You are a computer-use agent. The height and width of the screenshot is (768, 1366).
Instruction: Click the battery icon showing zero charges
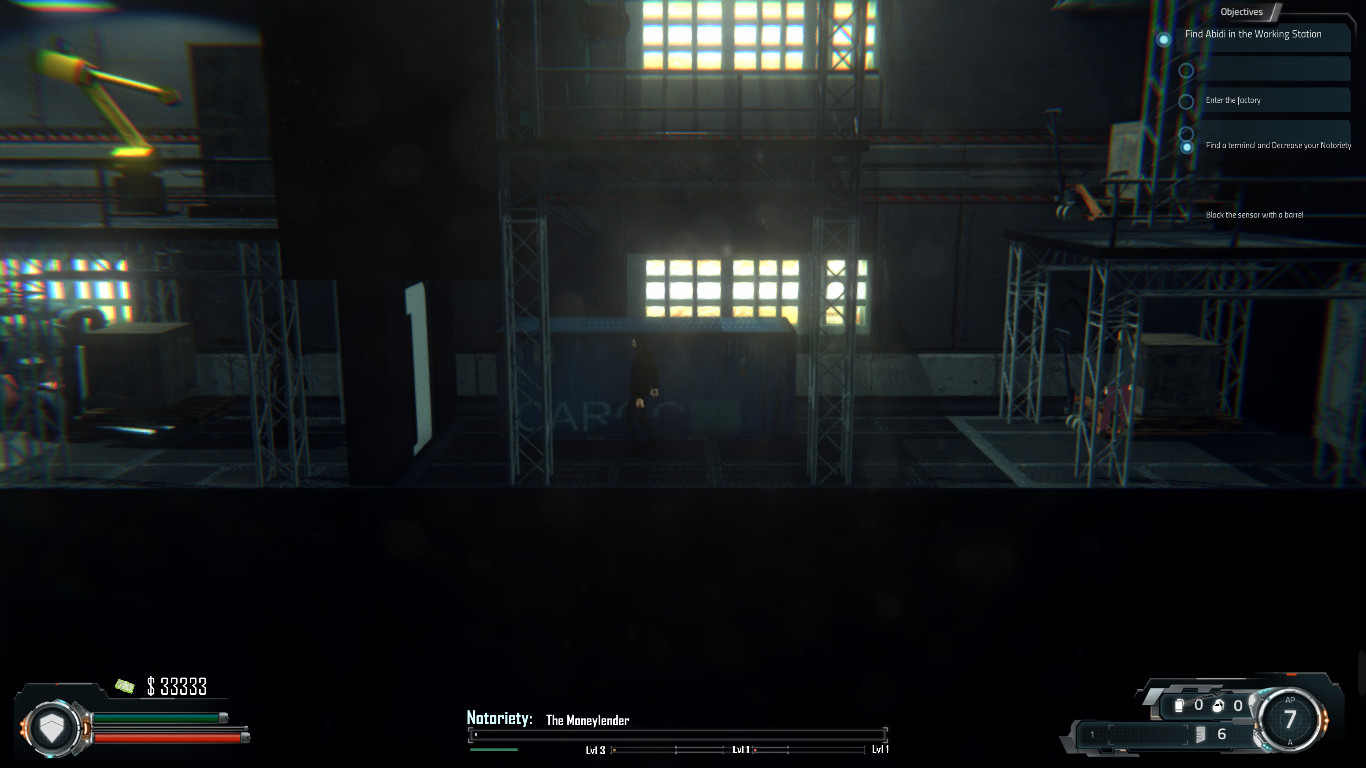coord(1179,705)
